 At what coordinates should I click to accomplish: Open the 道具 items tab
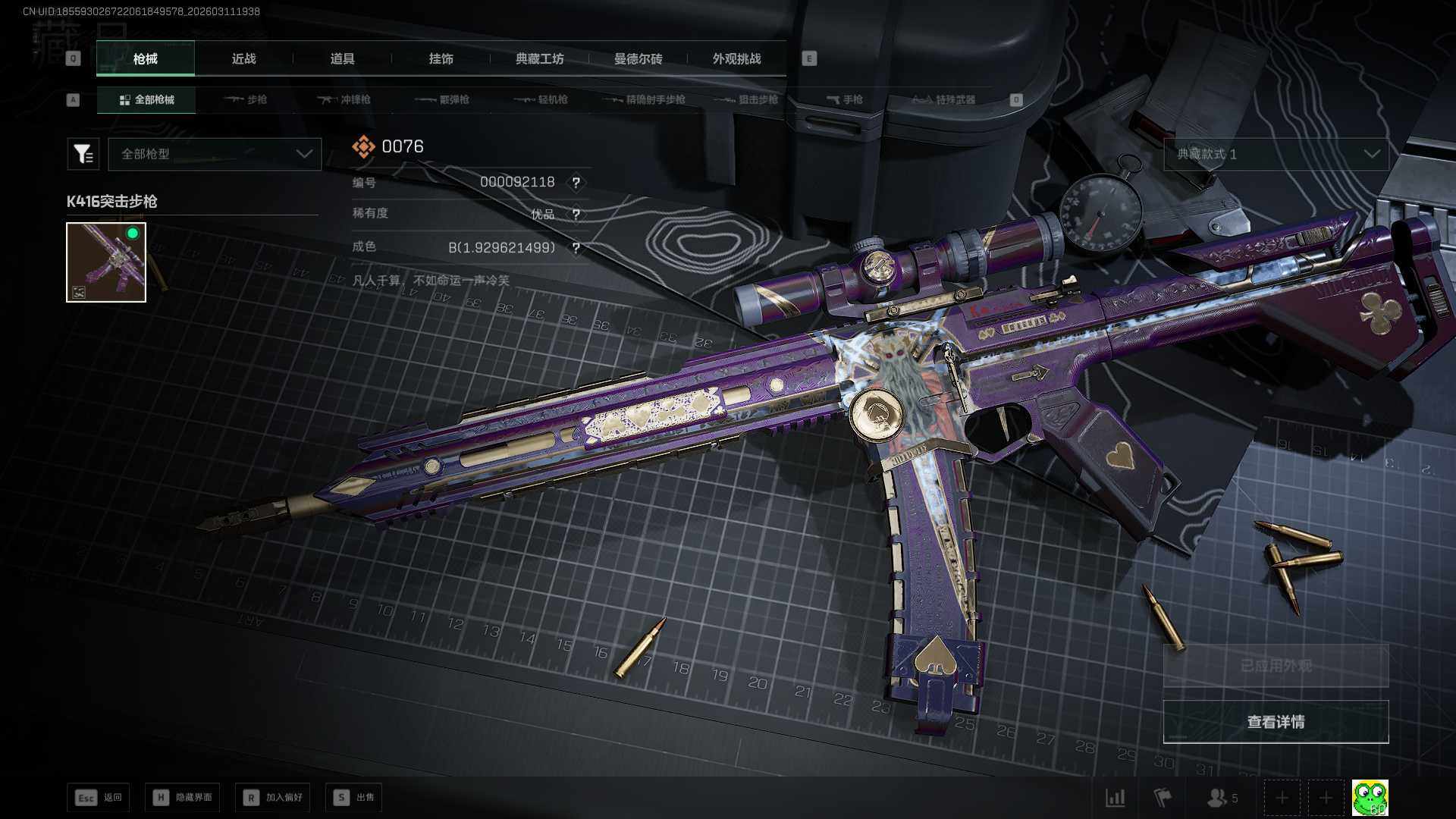pos(342,59)
